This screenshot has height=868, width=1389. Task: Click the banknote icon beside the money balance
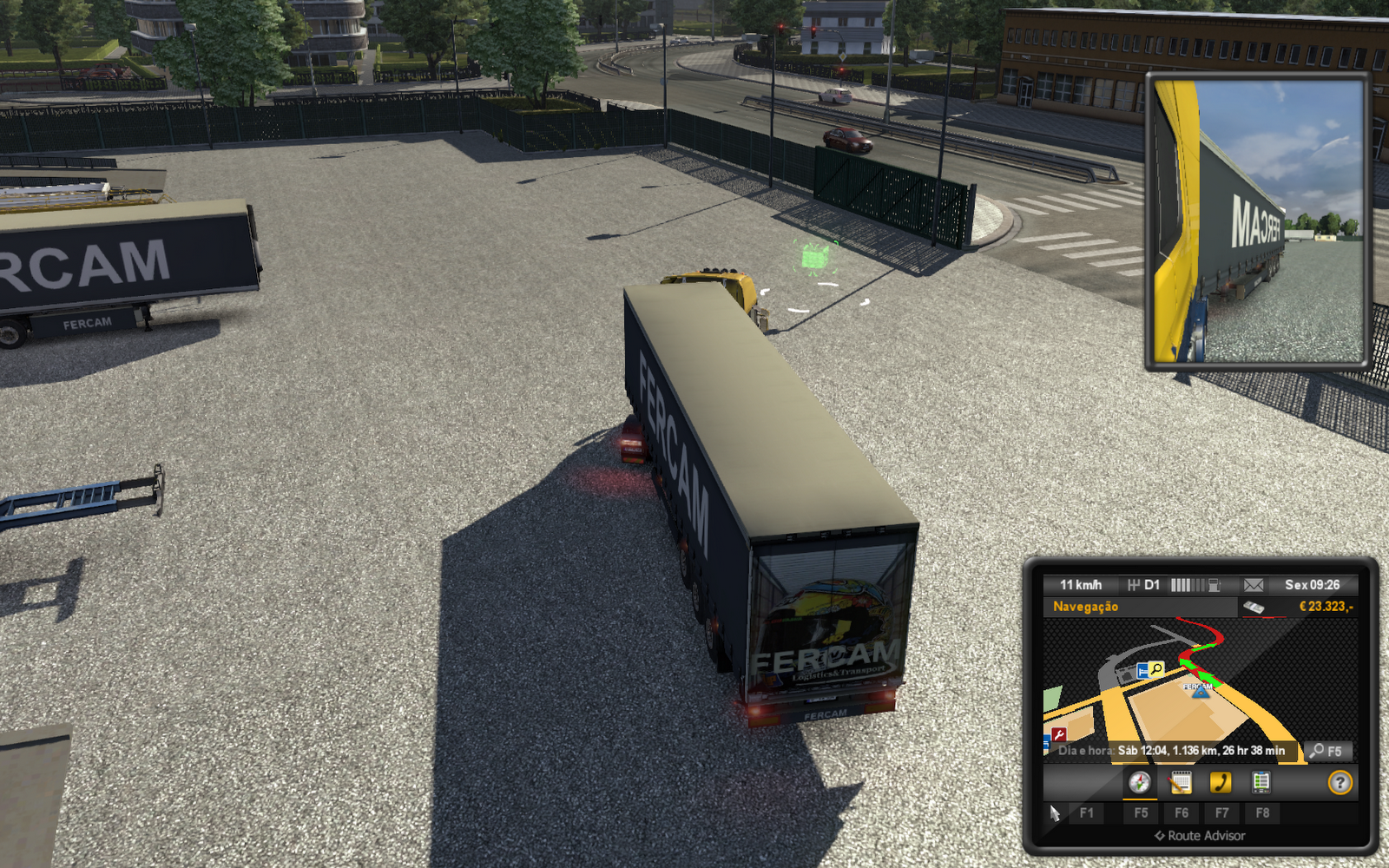[1253, 607]
